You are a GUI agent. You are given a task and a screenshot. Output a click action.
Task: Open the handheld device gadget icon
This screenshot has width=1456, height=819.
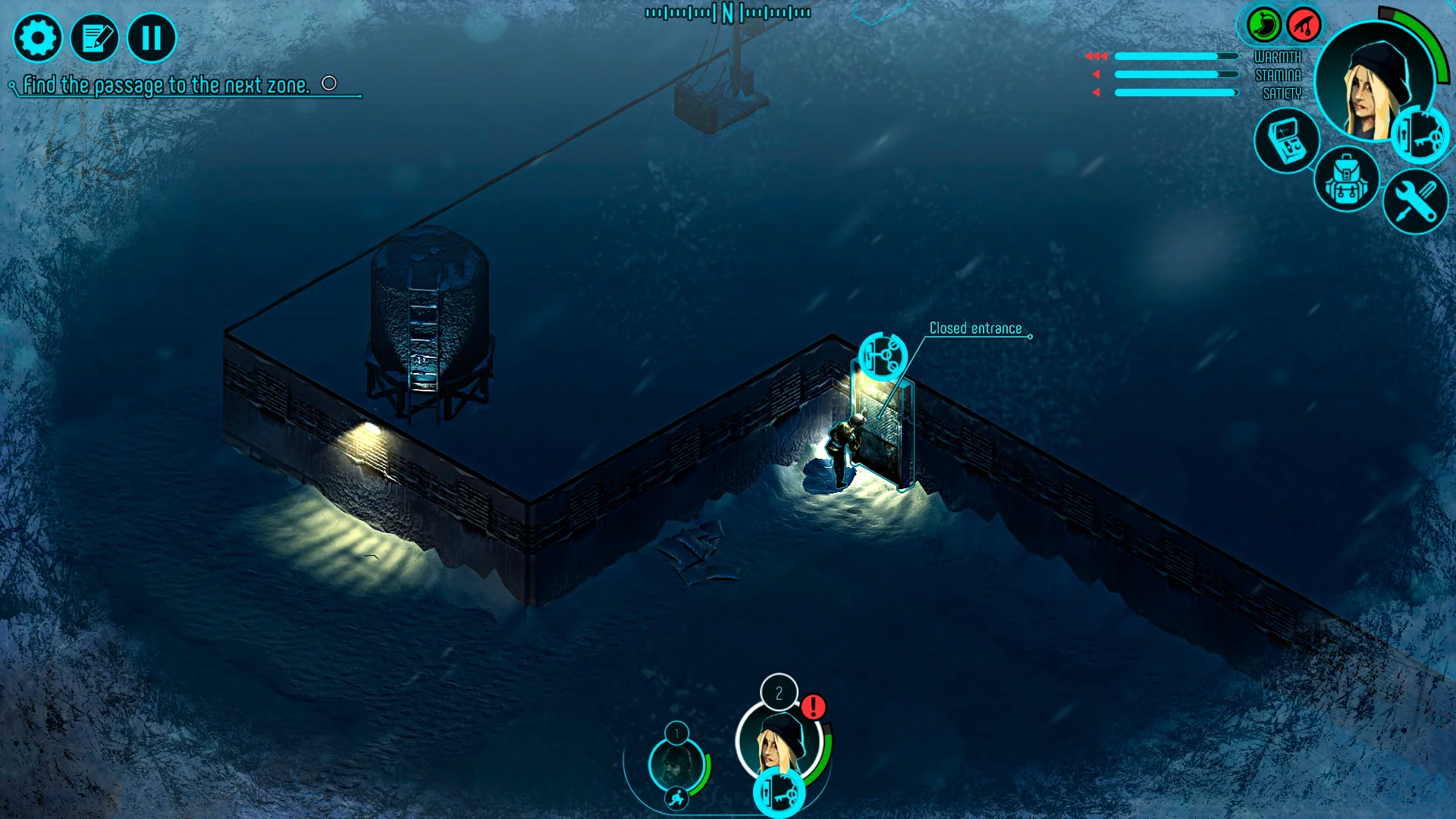tap(1287, 141)
